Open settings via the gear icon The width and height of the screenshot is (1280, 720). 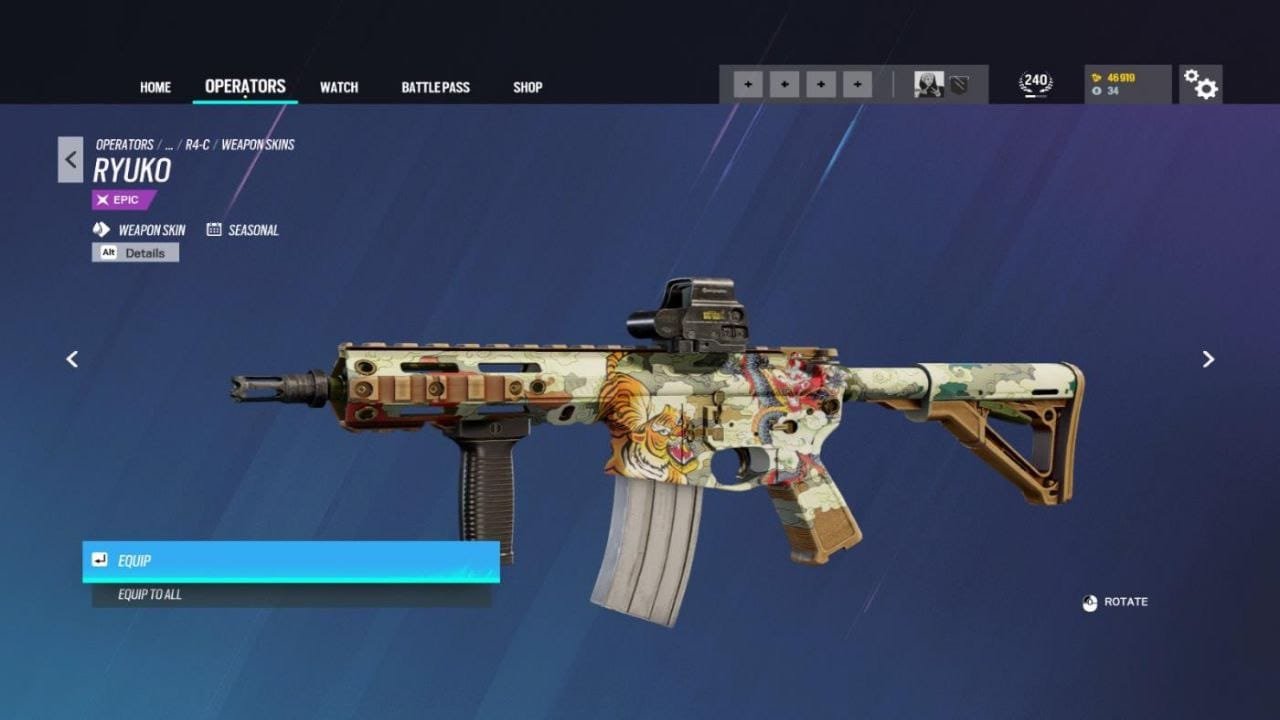1200,85
